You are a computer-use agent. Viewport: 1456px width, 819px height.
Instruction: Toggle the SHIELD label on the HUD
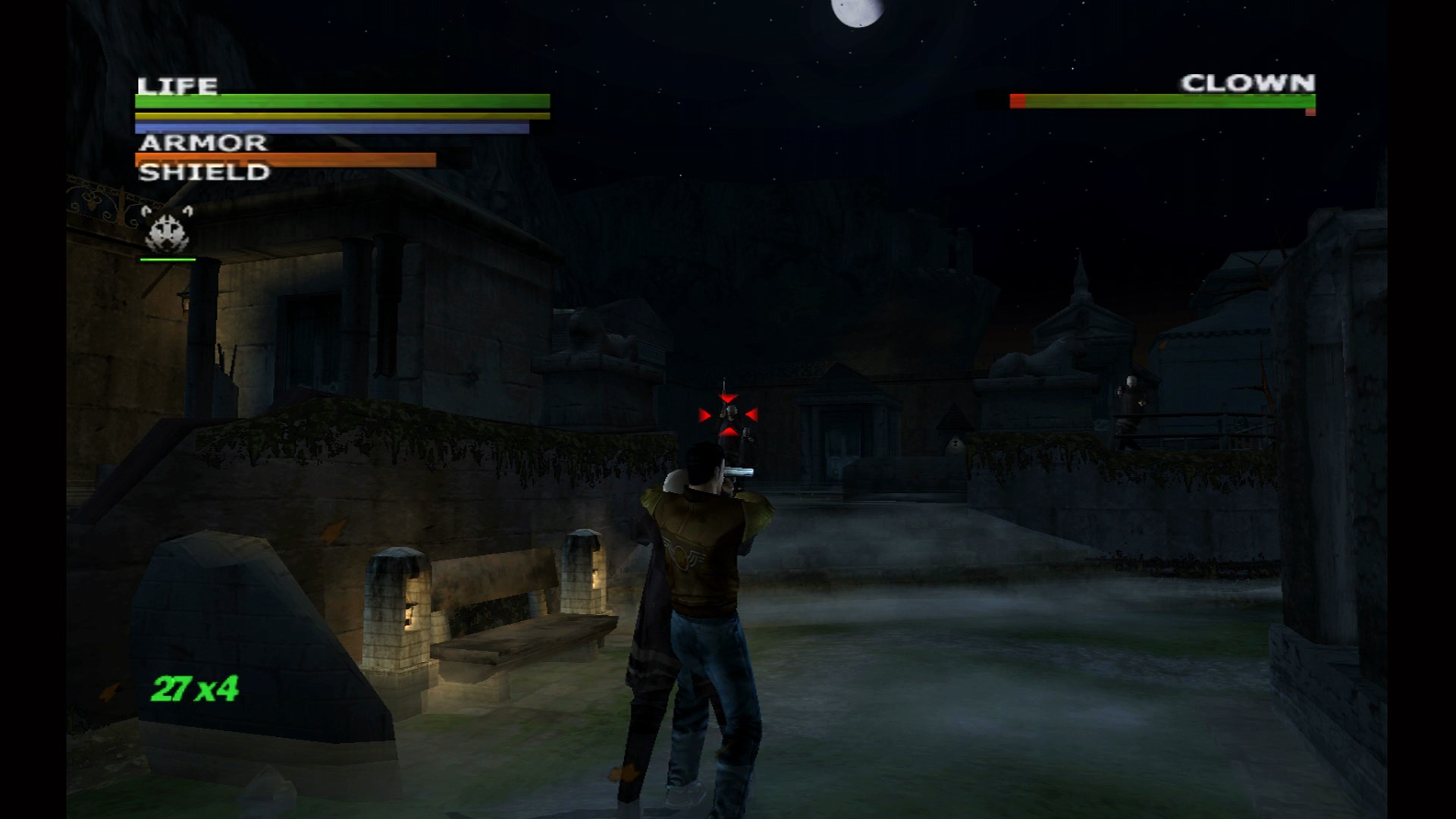(x=203, y=174)
